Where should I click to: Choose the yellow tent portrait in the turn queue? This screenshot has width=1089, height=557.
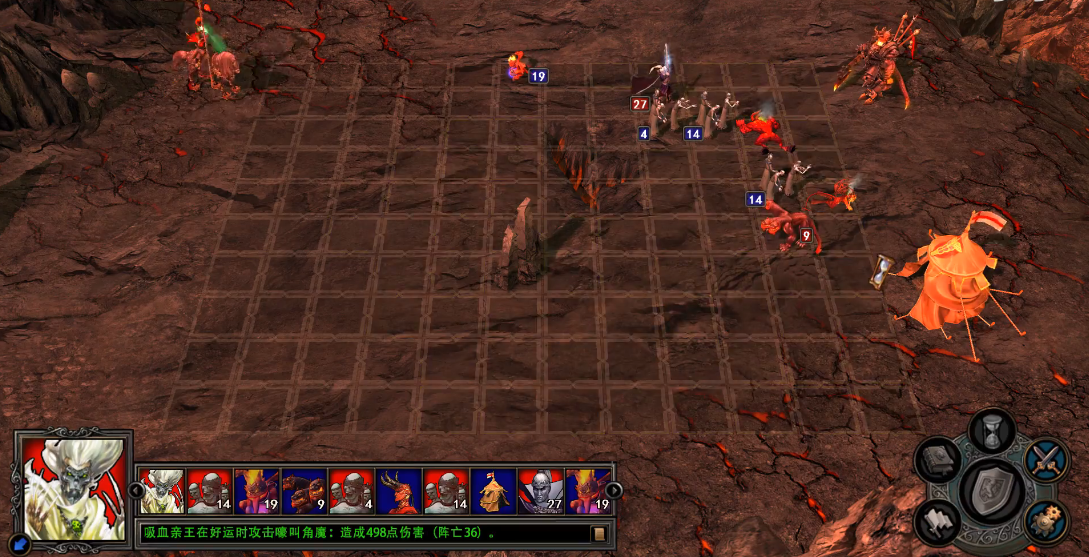click(494, 490)
